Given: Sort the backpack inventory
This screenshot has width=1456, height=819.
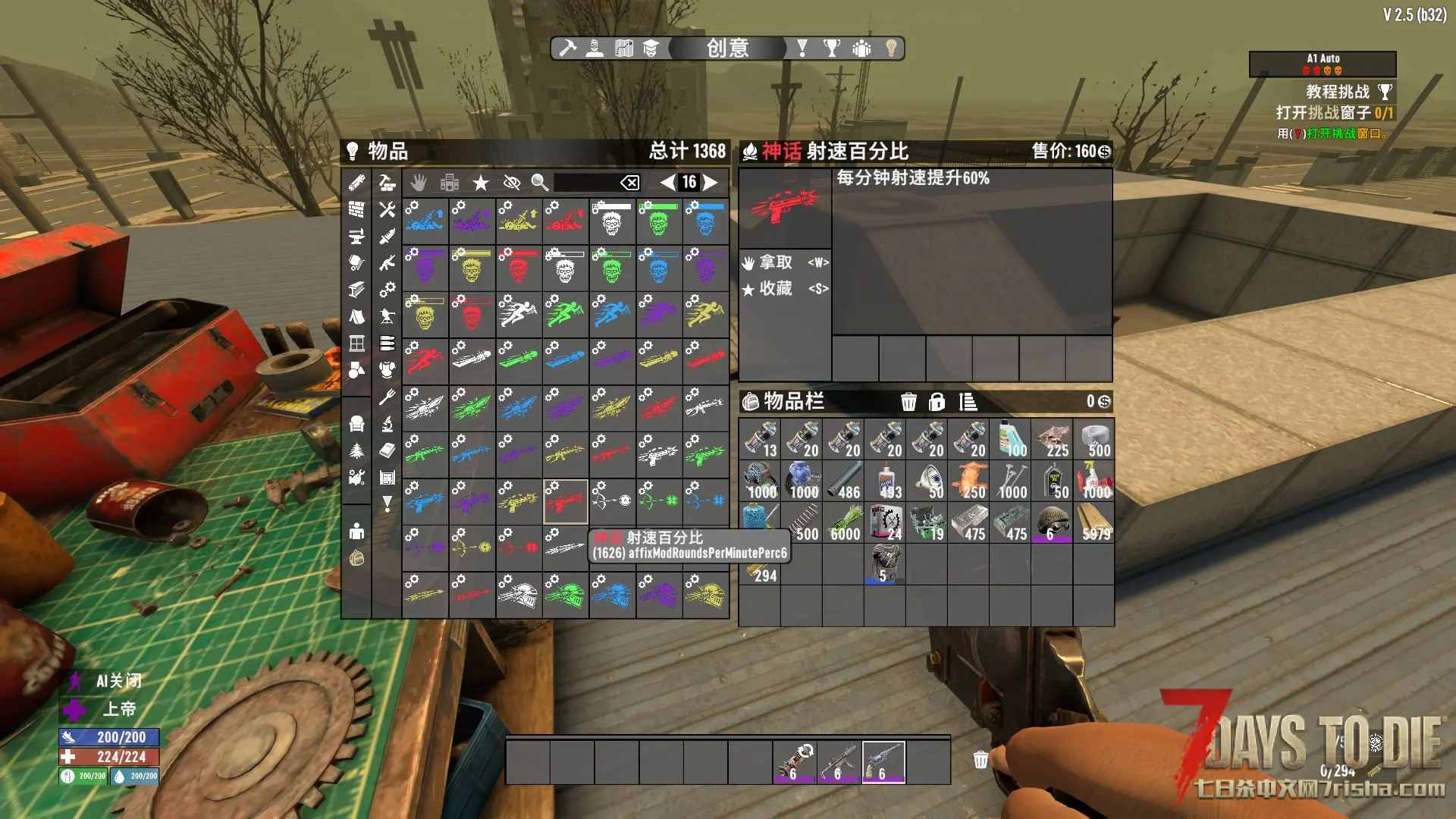Looking at the screenshot, I should 968,402.
